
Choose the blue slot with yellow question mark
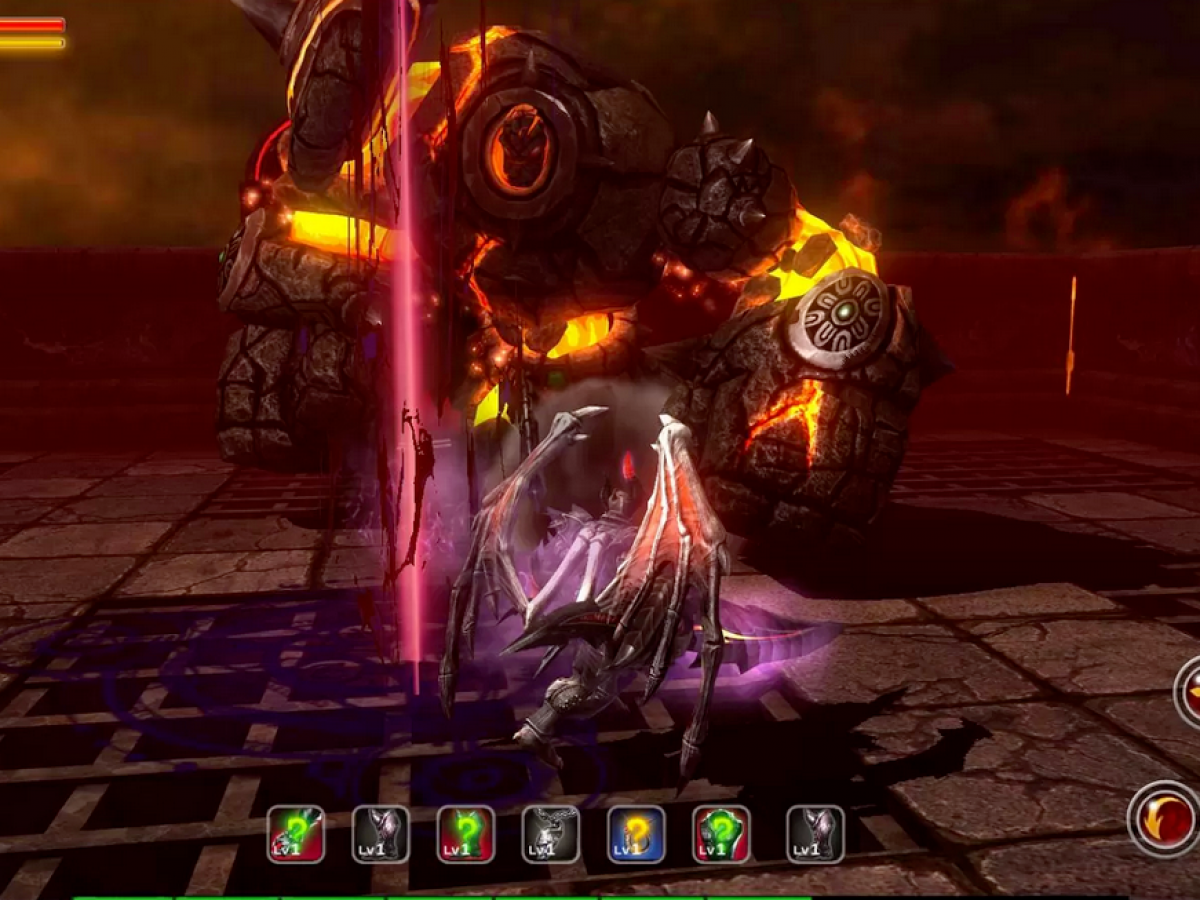pyautogui.click(x=636, y=834)
